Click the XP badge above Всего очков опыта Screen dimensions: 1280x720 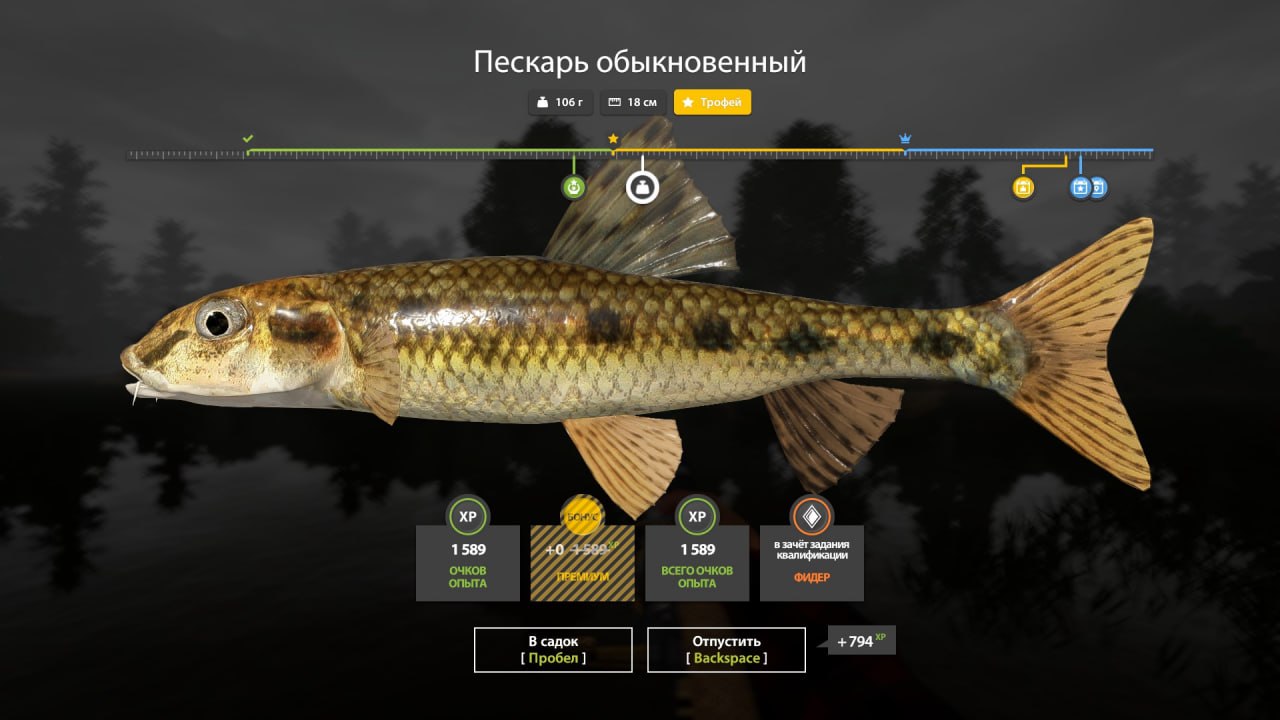(696, 518)
